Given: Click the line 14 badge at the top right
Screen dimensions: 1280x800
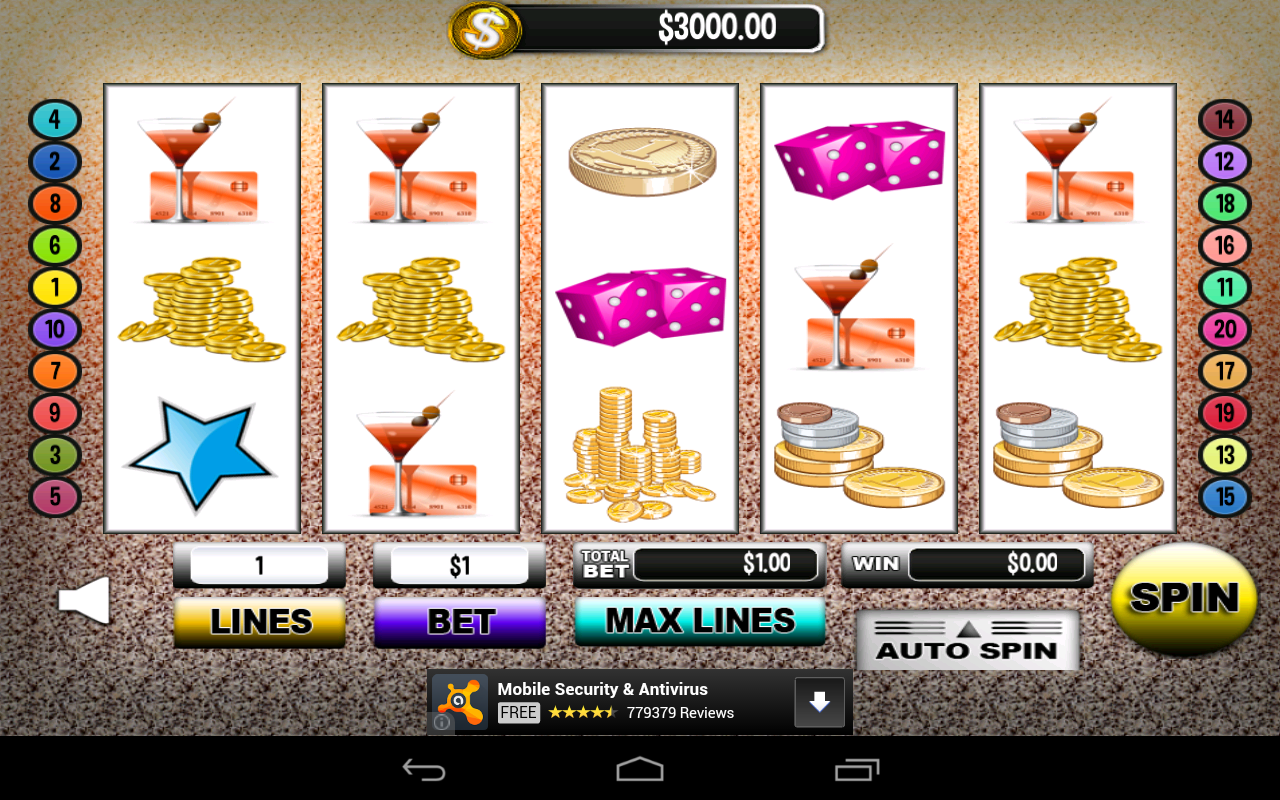Looking at the screenshot, I should pyautogui.click(x=1224, y=120).
